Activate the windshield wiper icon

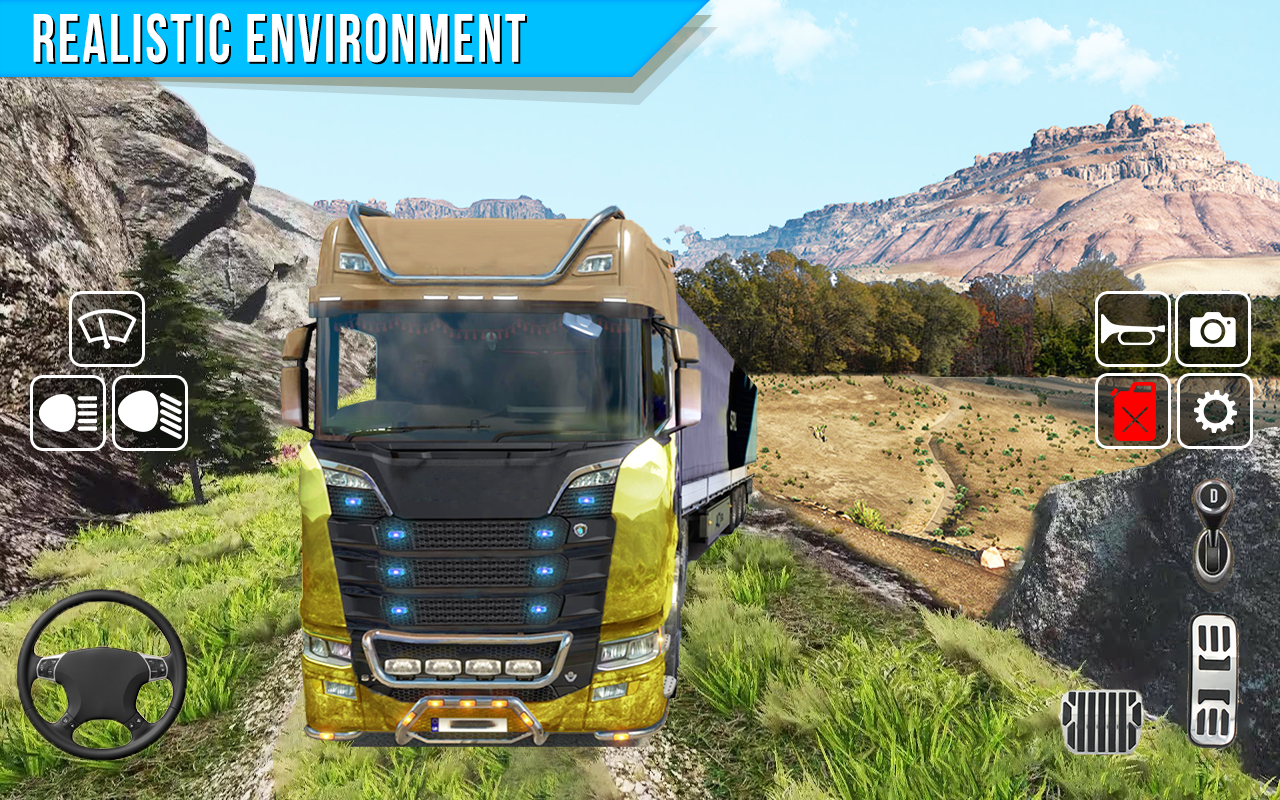106,330
